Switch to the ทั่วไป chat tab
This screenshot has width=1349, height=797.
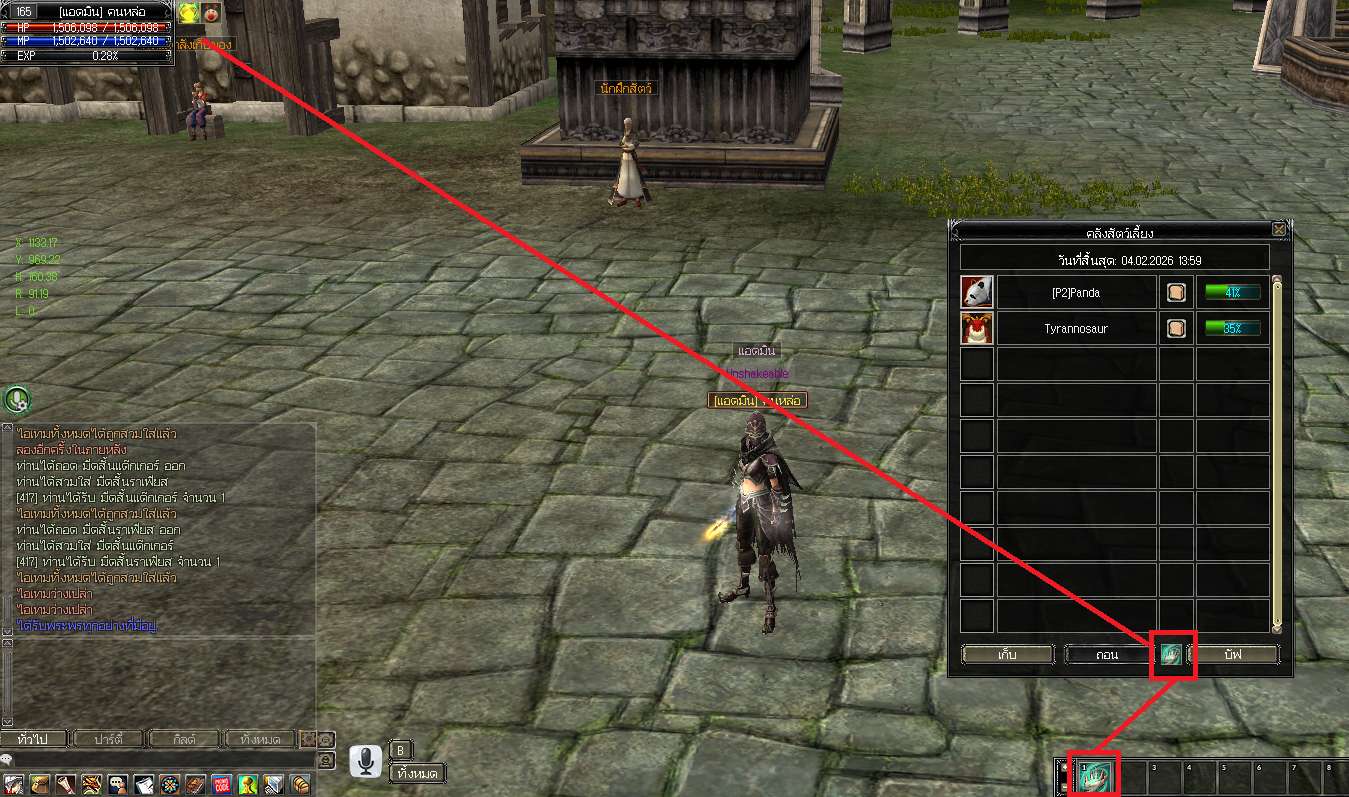(x=34, y=739)
